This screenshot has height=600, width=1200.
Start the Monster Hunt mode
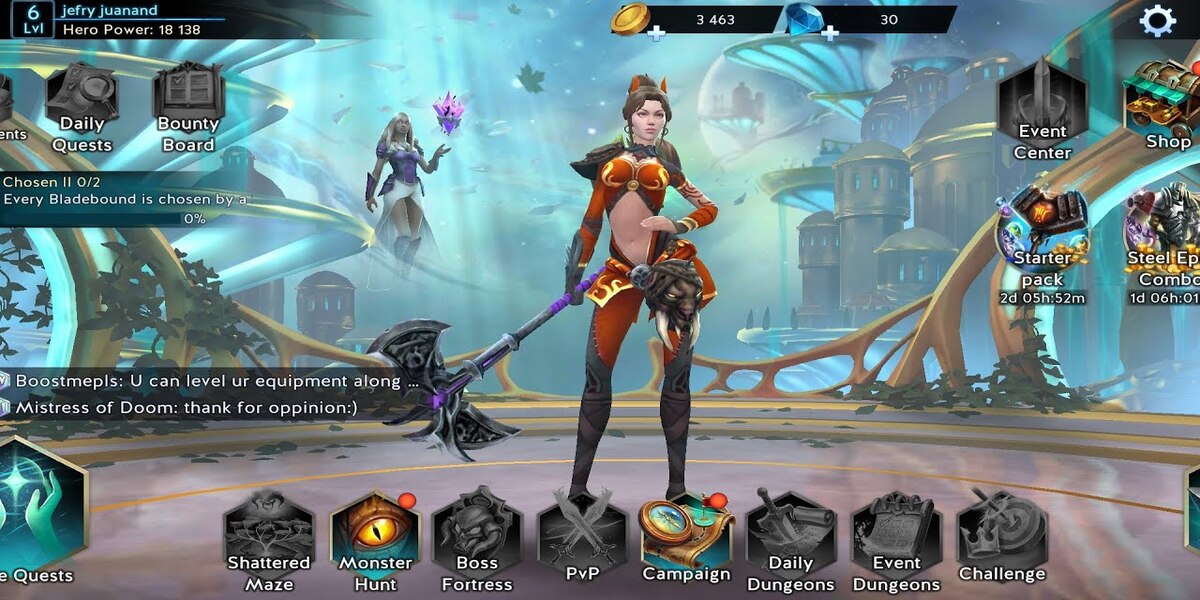(x=375, y=541)
